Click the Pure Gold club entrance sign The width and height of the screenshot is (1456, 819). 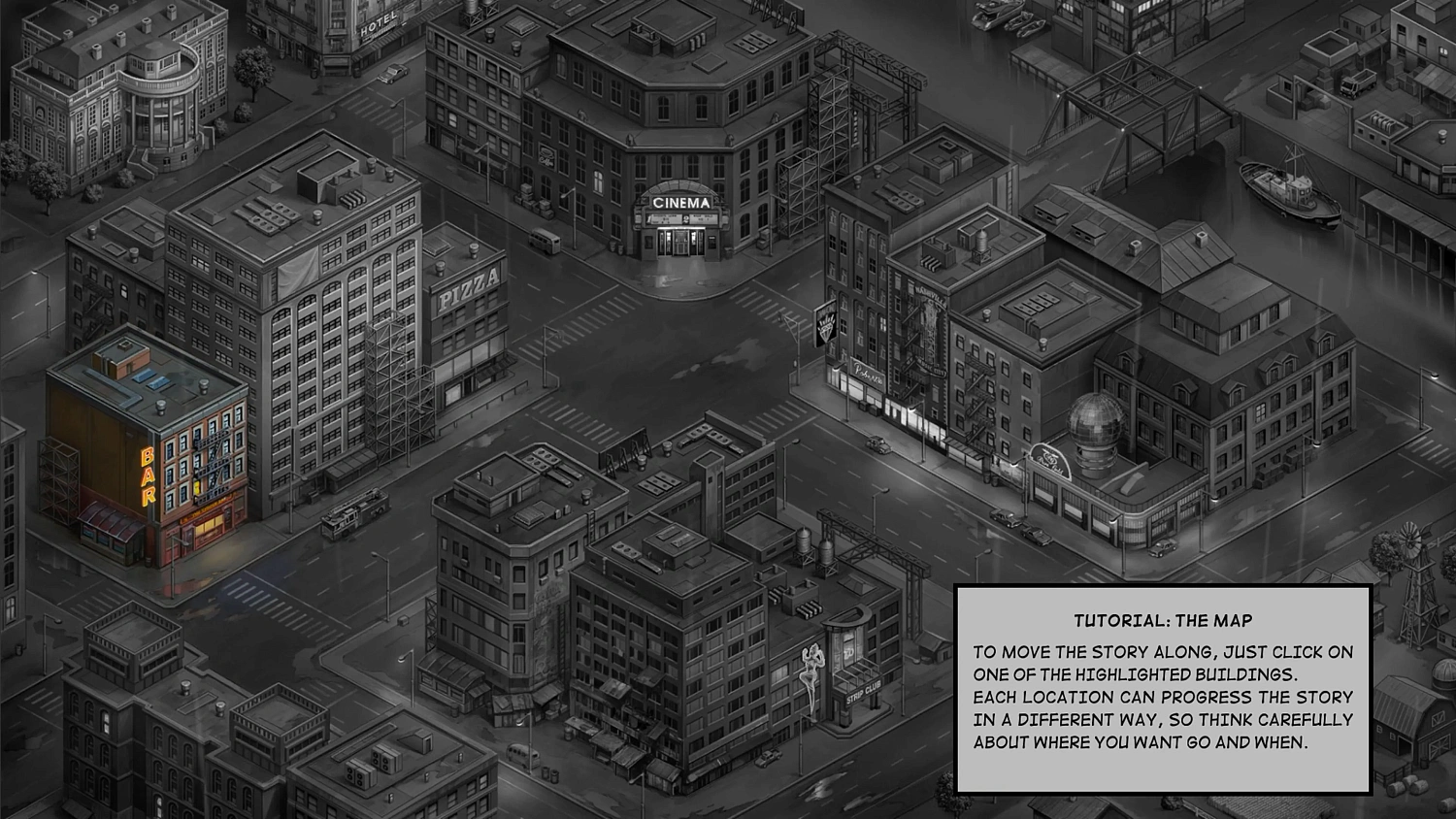(x=1048, y=459)
